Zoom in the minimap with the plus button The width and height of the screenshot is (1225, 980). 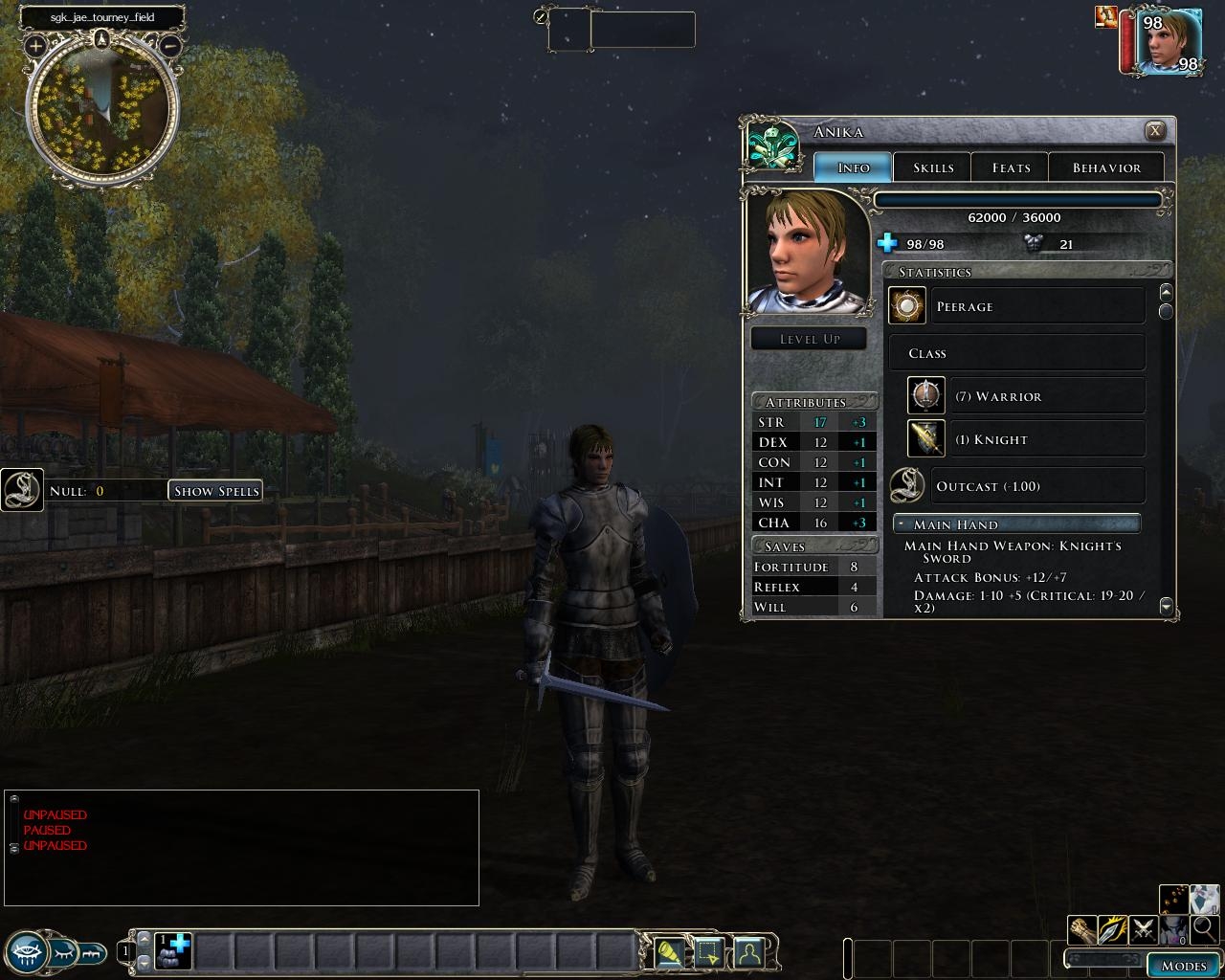[x=35, y=45]
